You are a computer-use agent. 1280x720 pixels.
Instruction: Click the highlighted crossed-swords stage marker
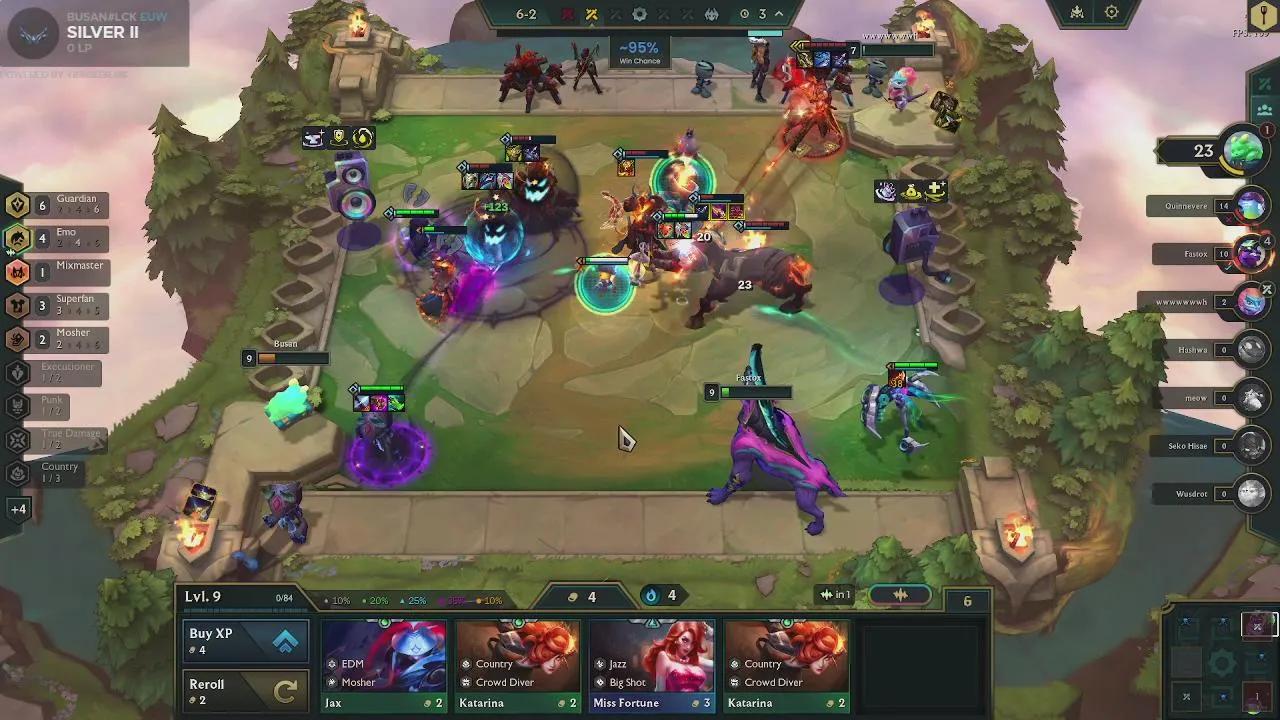pyautogui.click(x=591, y=14)
